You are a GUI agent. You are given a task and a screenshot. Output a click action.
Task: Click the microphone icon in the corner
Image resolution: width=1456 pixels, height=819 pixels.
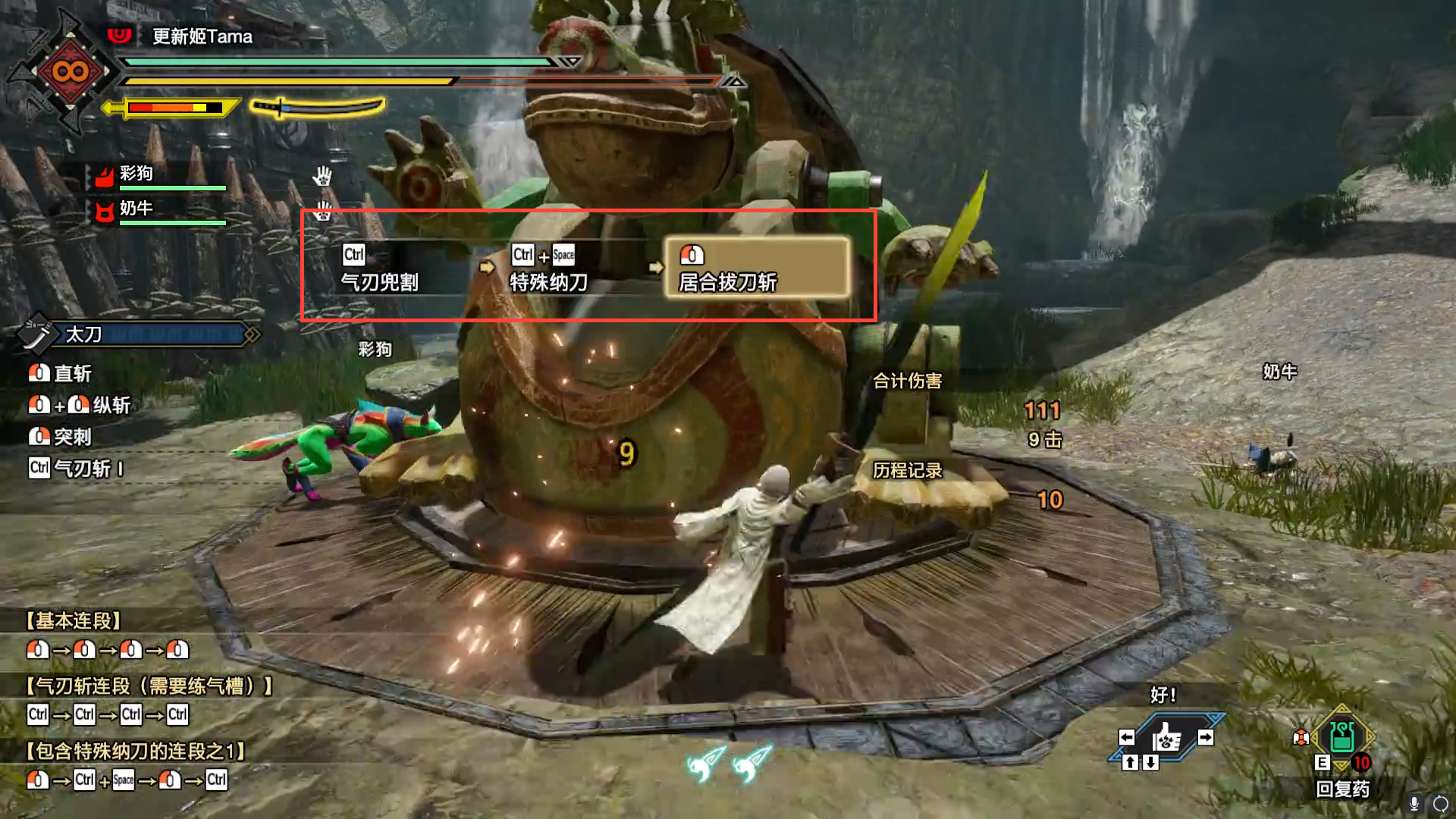(1414, 803)
